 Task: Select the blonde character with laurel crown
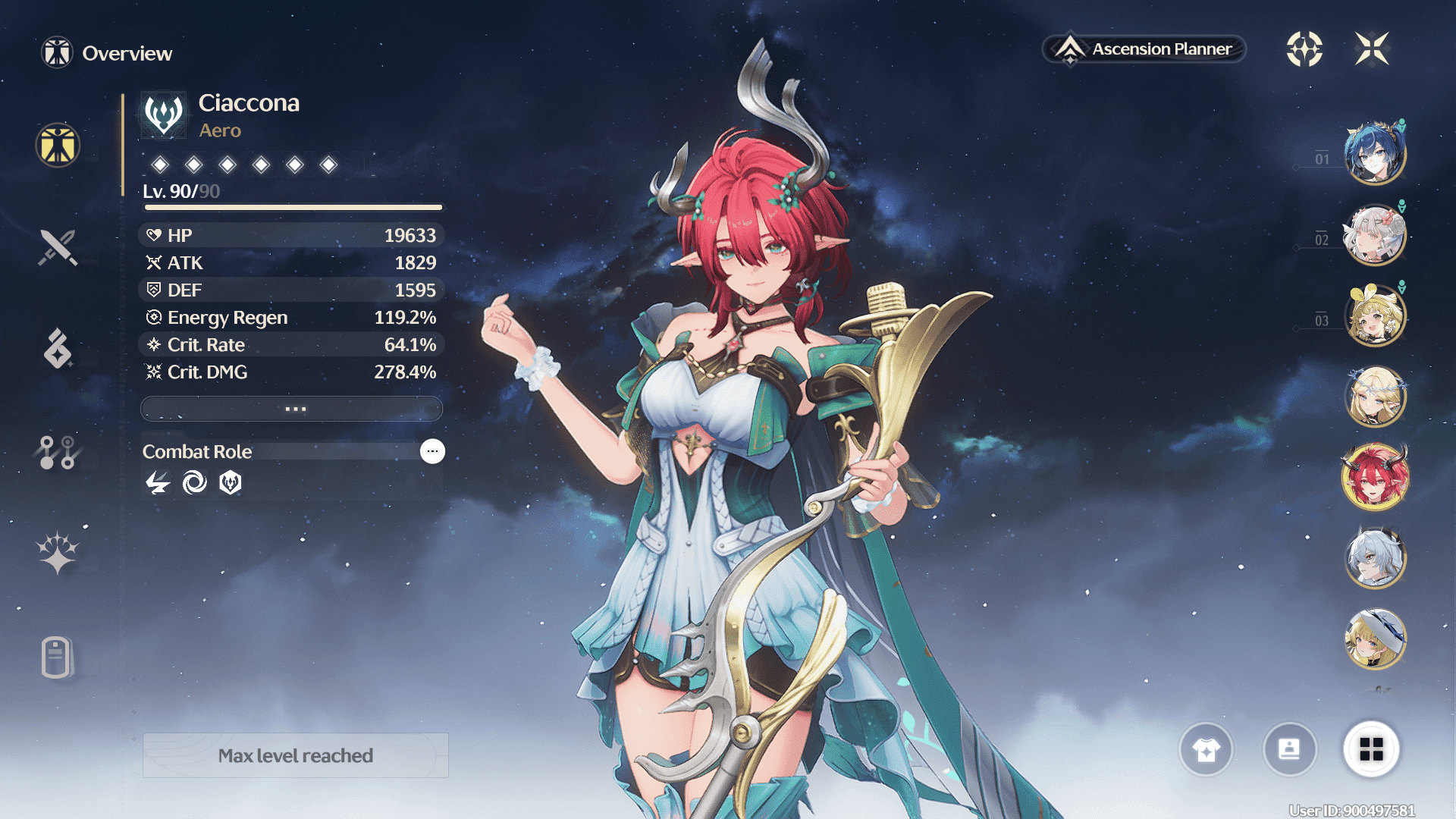click(1375, 396)
